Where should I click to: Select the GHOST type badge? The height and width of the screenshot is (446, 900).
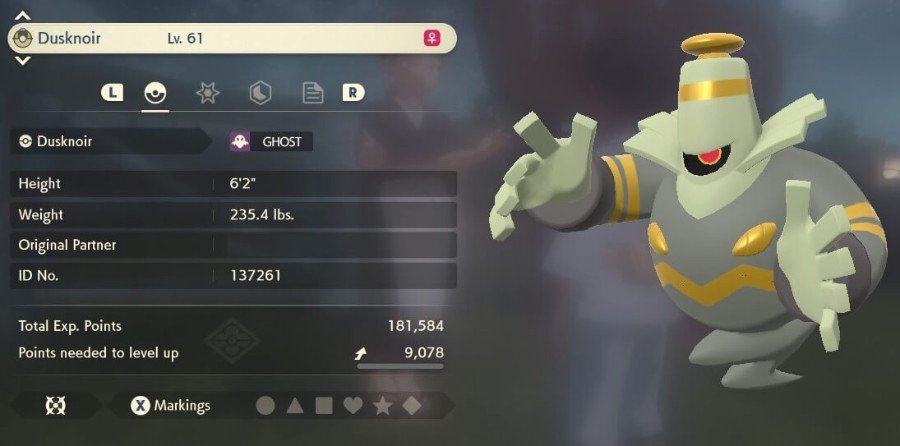(x=270, y=142)
